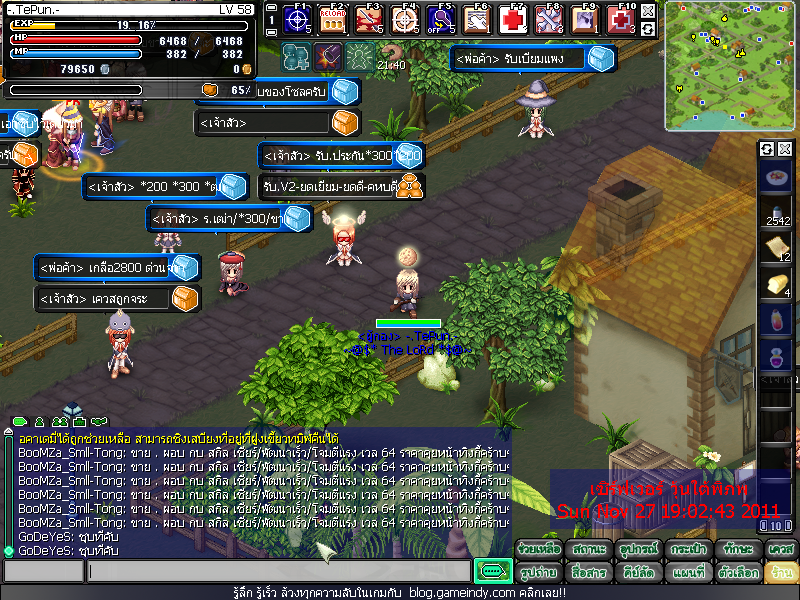Open the ช่วยเหลือ (Help) menu
Screen dimensions: 800x600
point(540,550)
